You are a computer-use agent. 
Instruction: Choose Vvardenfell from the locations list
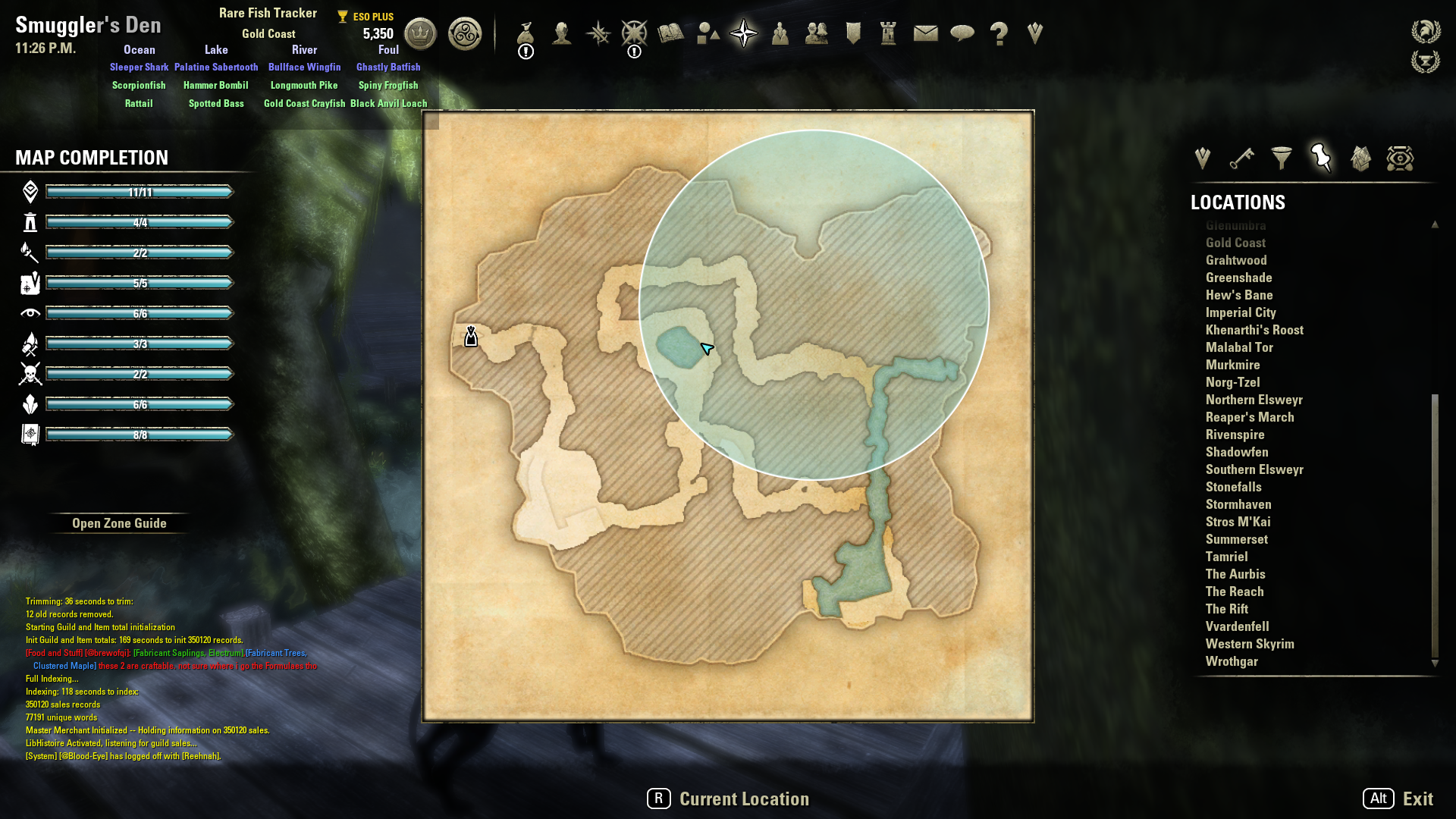coord(1237,626)
